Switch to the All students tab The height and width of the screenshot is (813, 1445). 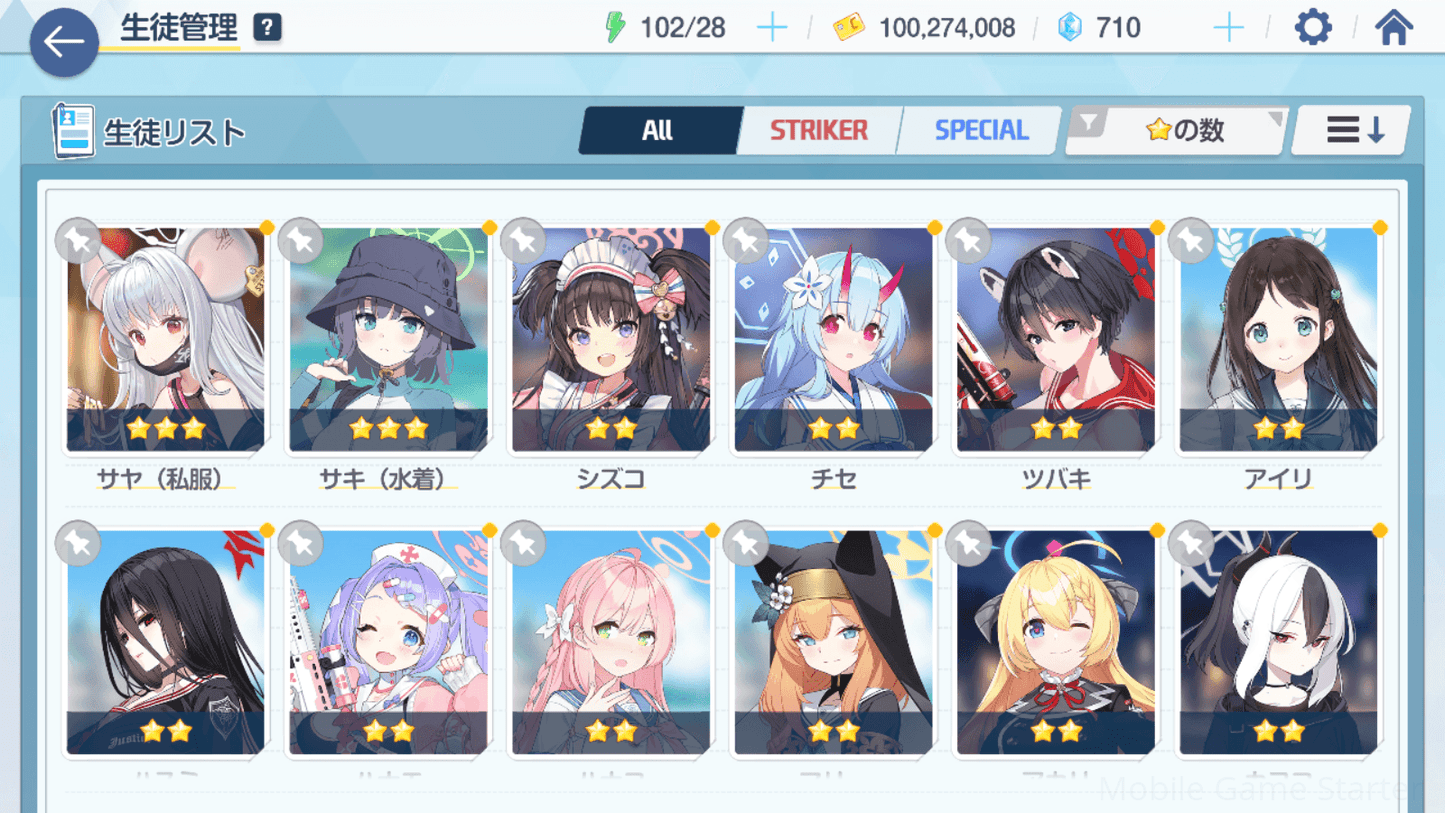click(x=658, y=130)
